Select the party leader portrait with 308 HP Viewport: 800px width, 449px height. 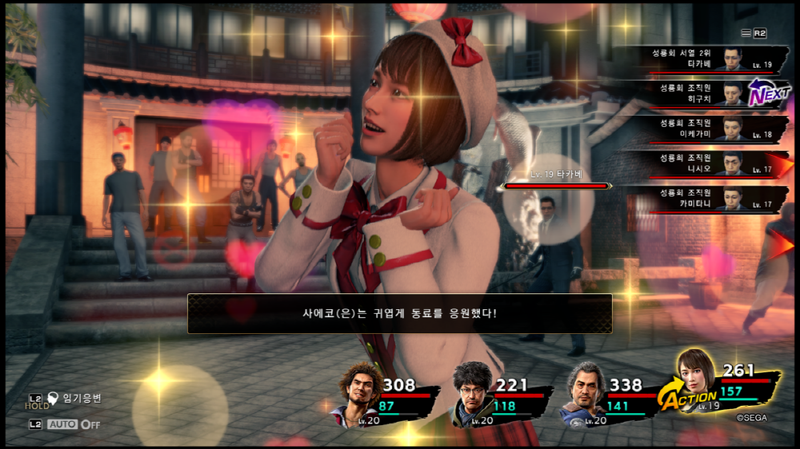[x=356, y=391]
